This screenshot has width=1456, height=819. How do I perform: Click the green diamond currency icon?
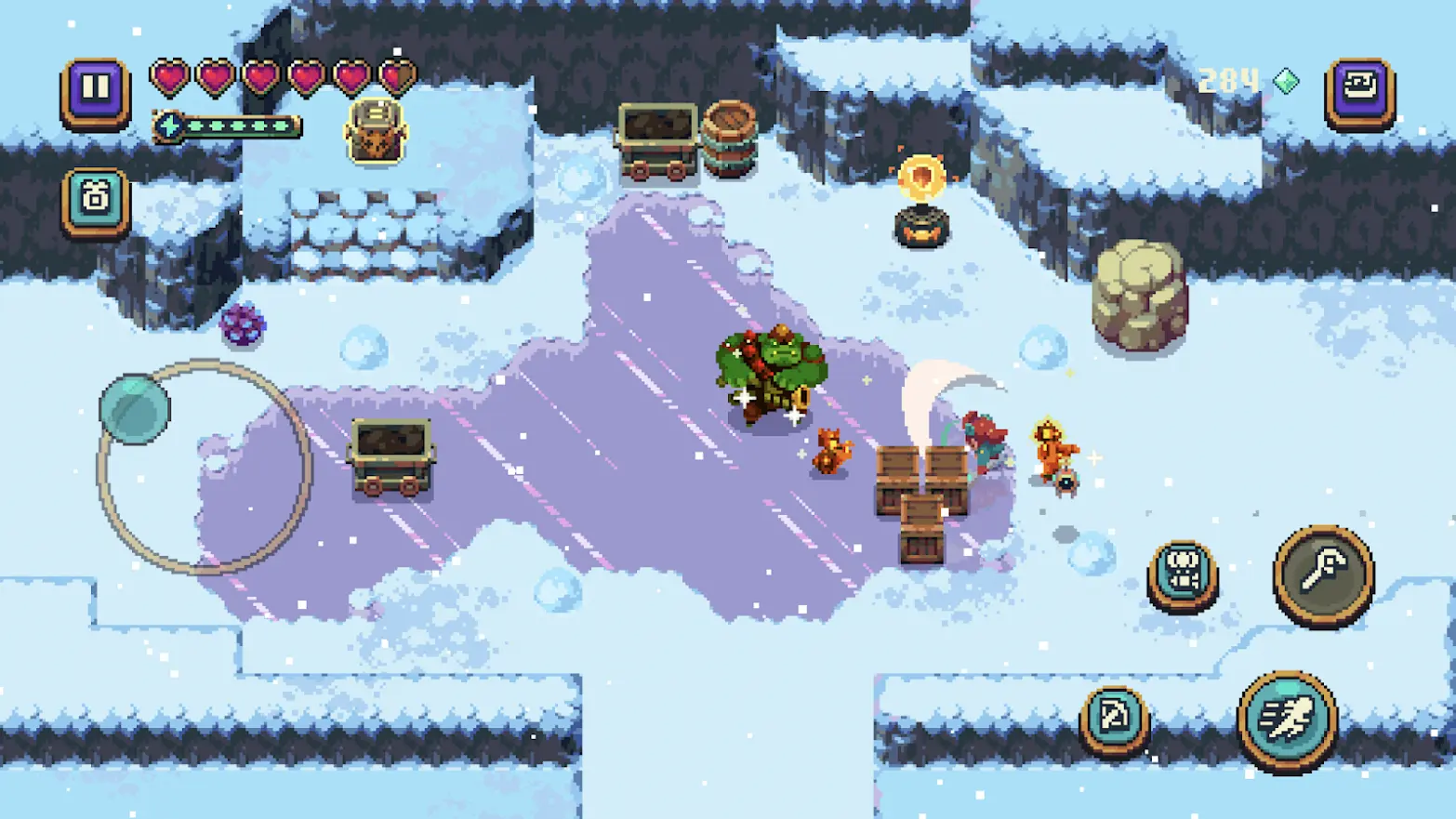1285,81
